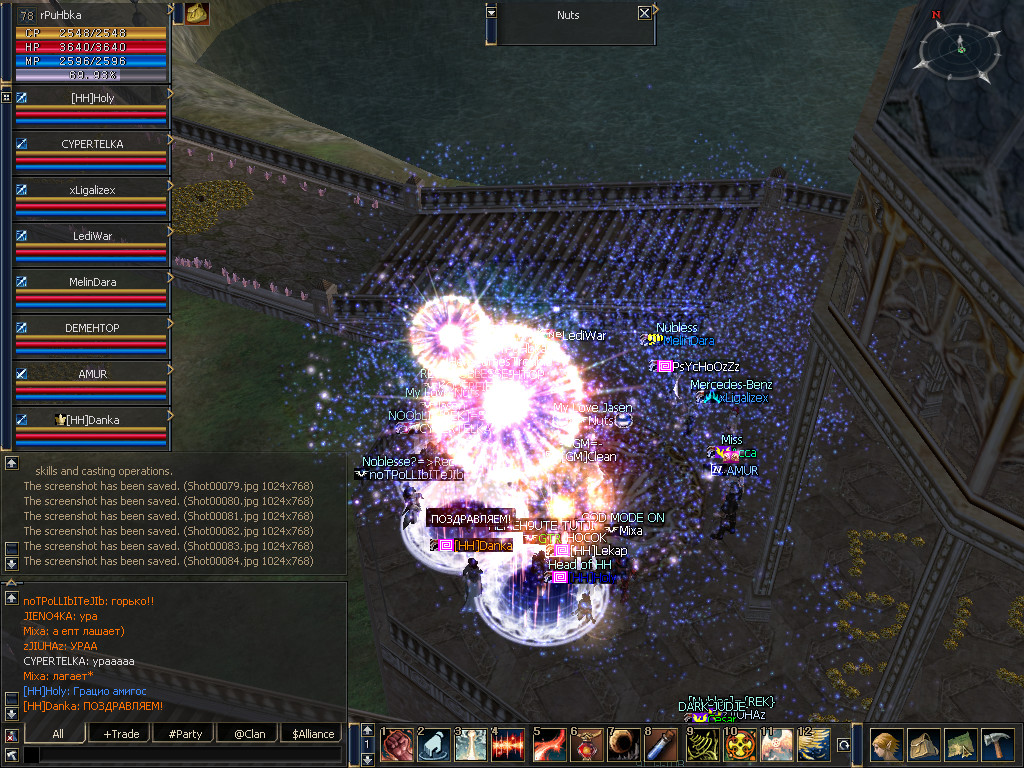This screenshot has height=768, width=1024.
Task: Open the #Party chat tab
Action: pos(185,734)
